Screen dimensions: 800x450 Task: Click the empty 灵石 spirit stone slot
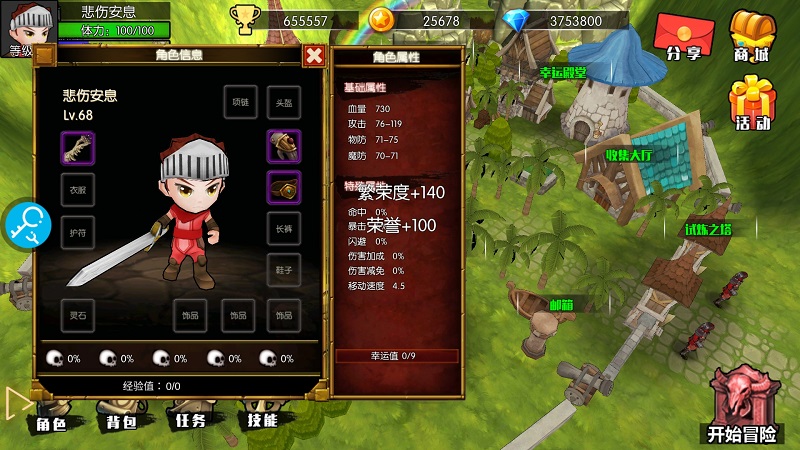click(x=77, y=315)
